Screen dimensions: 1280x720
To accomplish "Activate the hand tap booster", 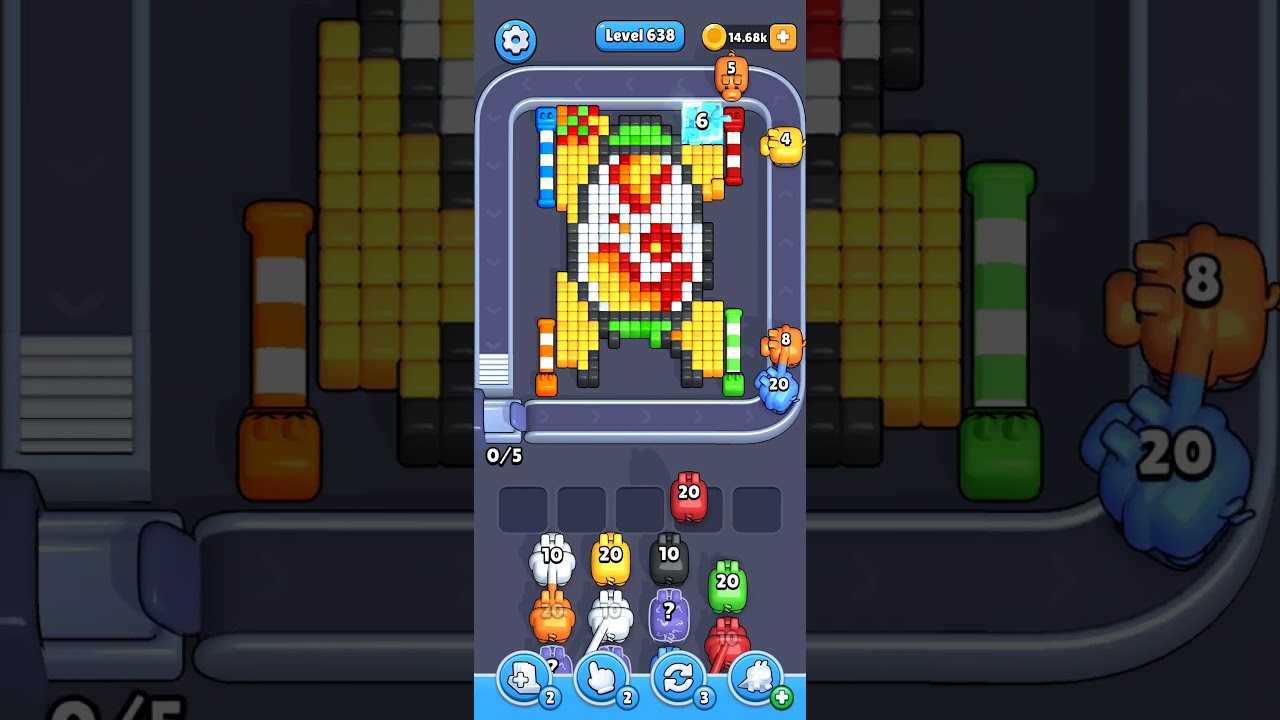I will pos(601,678).
